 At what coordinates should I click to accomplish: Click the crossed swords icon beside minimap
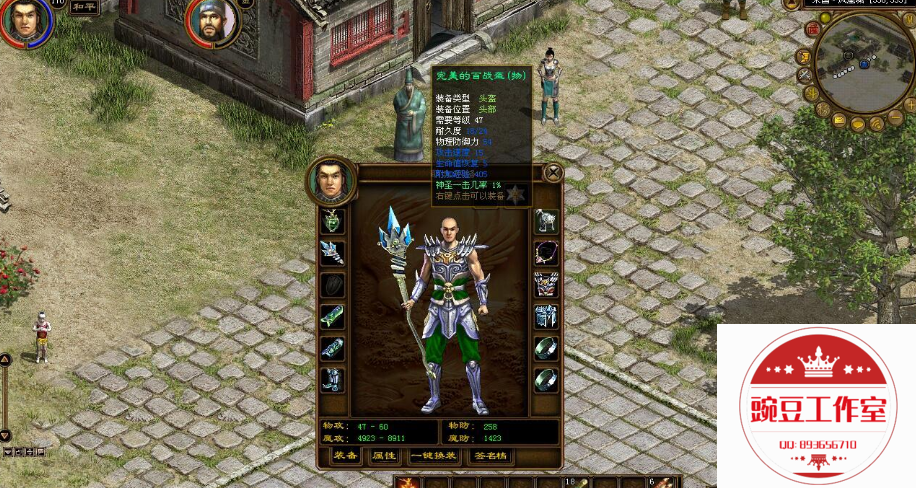pos(804,74)
